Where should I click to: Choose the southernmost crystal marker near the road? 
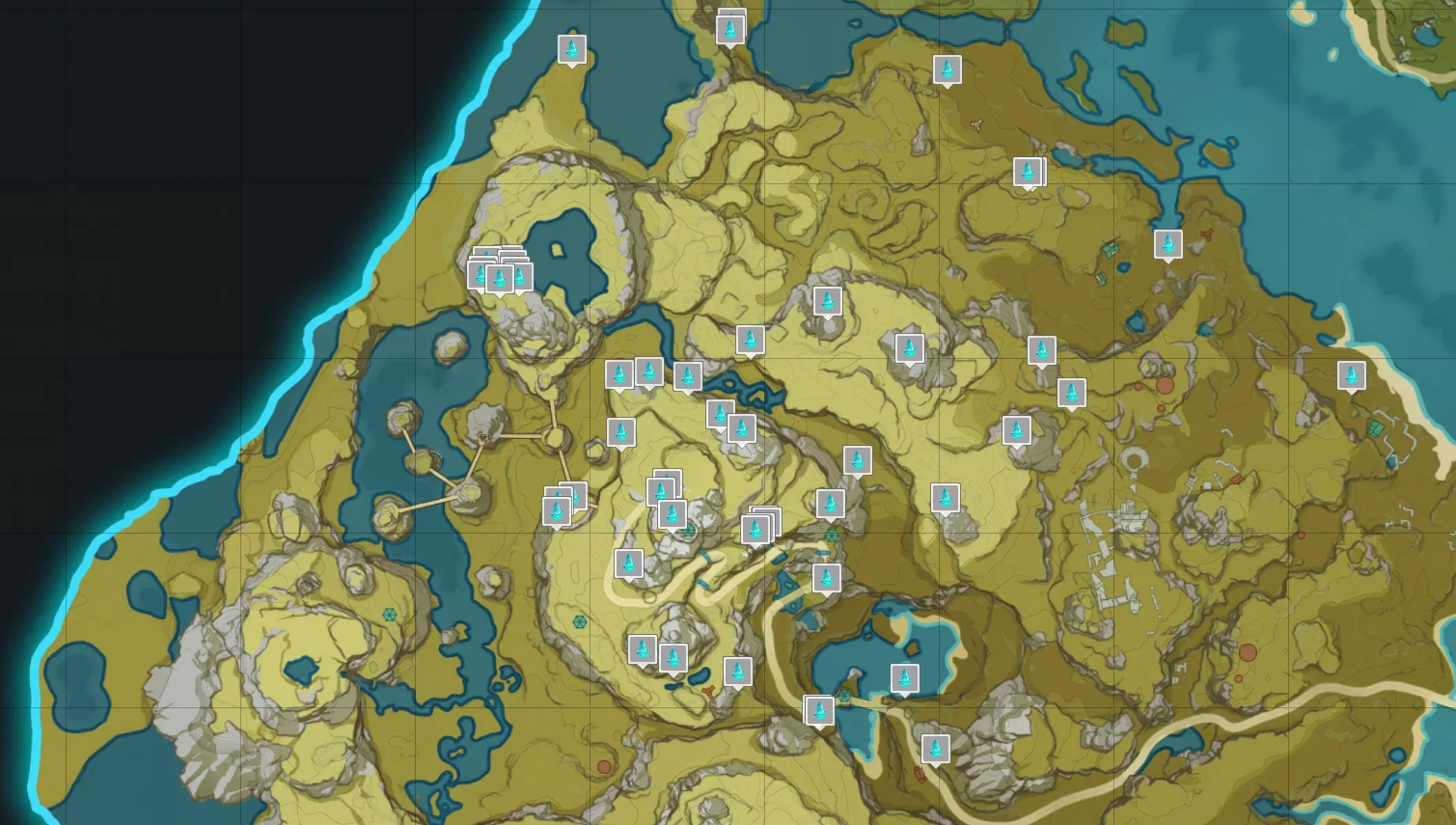(x=935, y=748)
